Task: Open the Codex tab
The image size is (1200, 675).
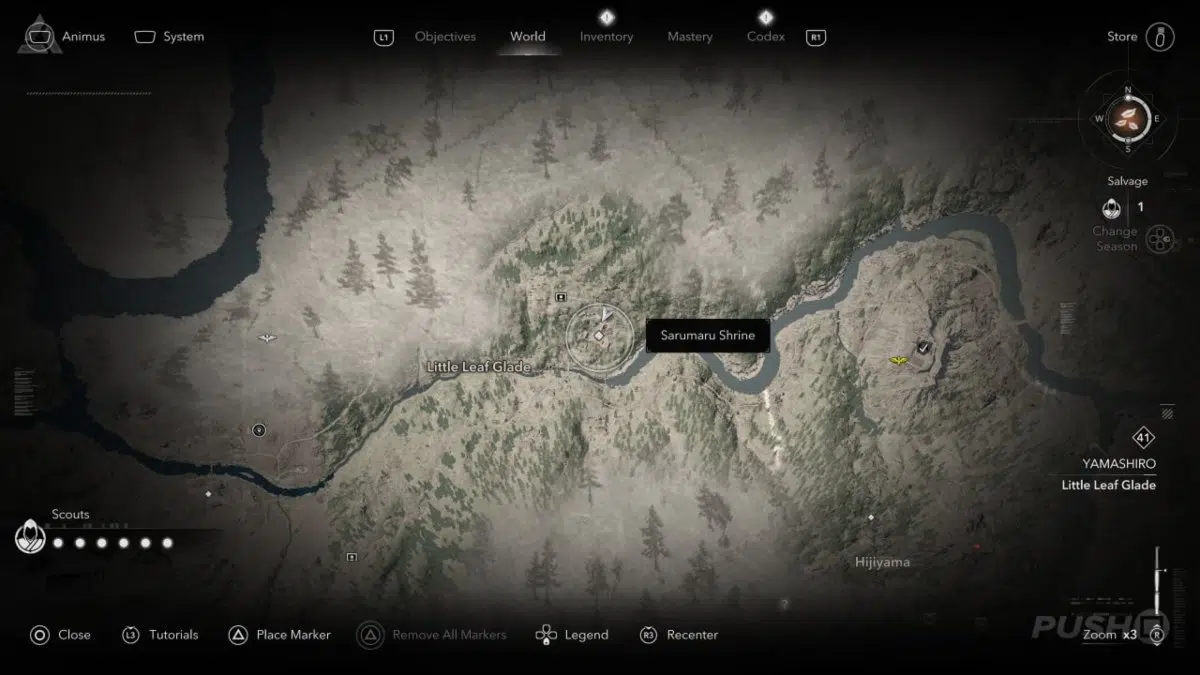Action: click(766, 37)
